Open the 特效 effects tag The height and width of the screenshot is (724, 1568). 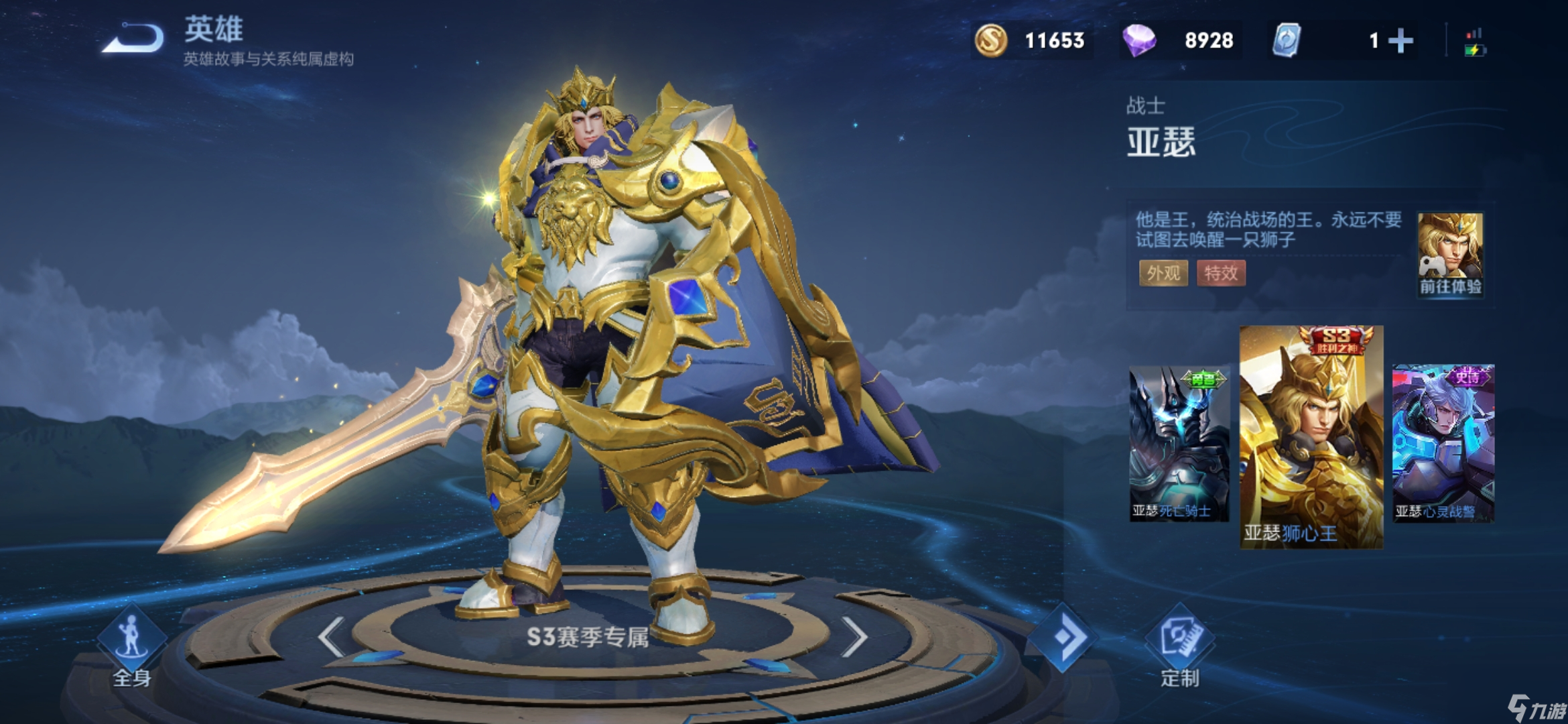click(1221, 273)
